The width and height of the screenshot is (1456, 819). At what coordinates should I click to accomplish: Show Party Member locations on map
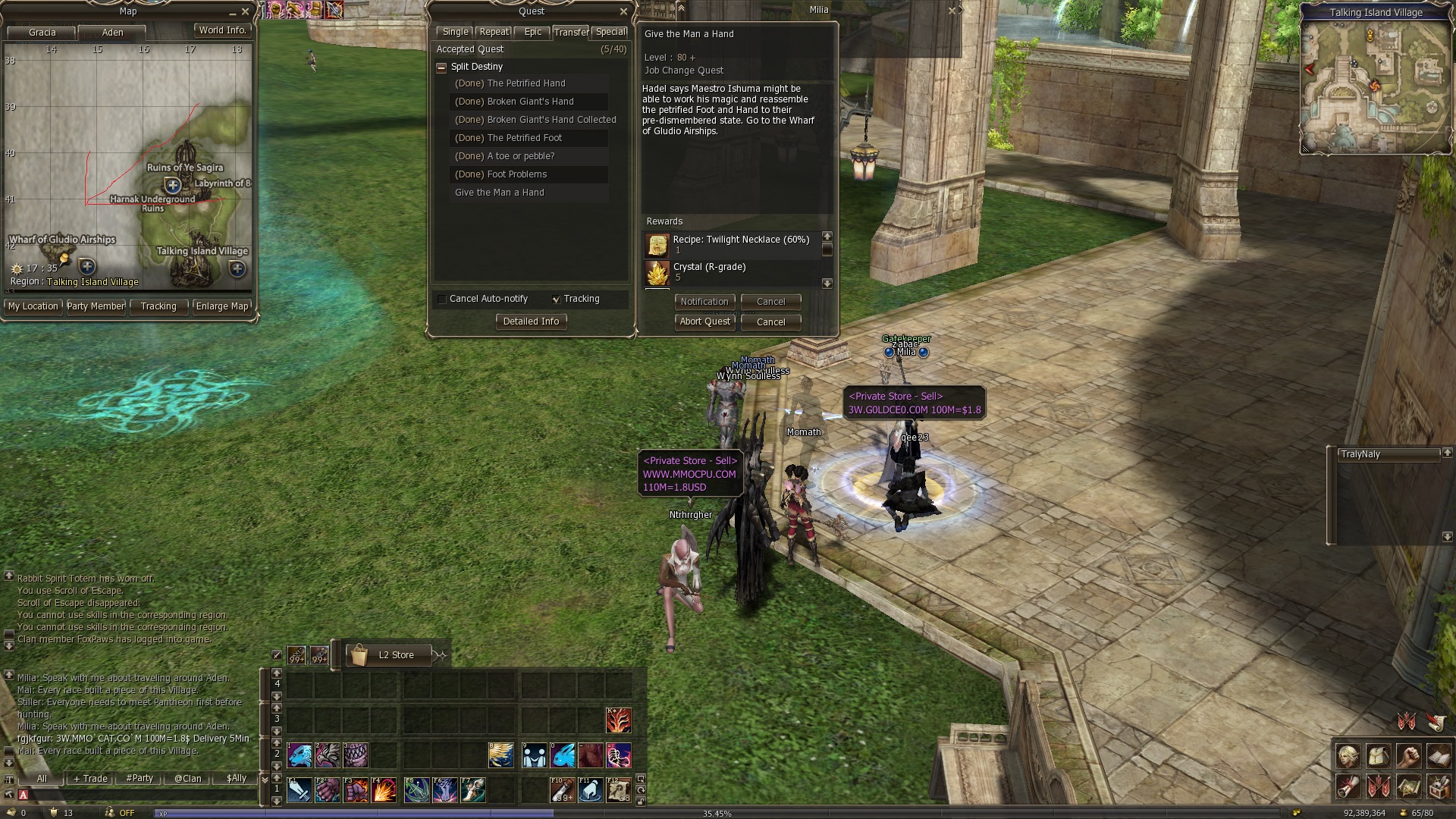[96, 306]
